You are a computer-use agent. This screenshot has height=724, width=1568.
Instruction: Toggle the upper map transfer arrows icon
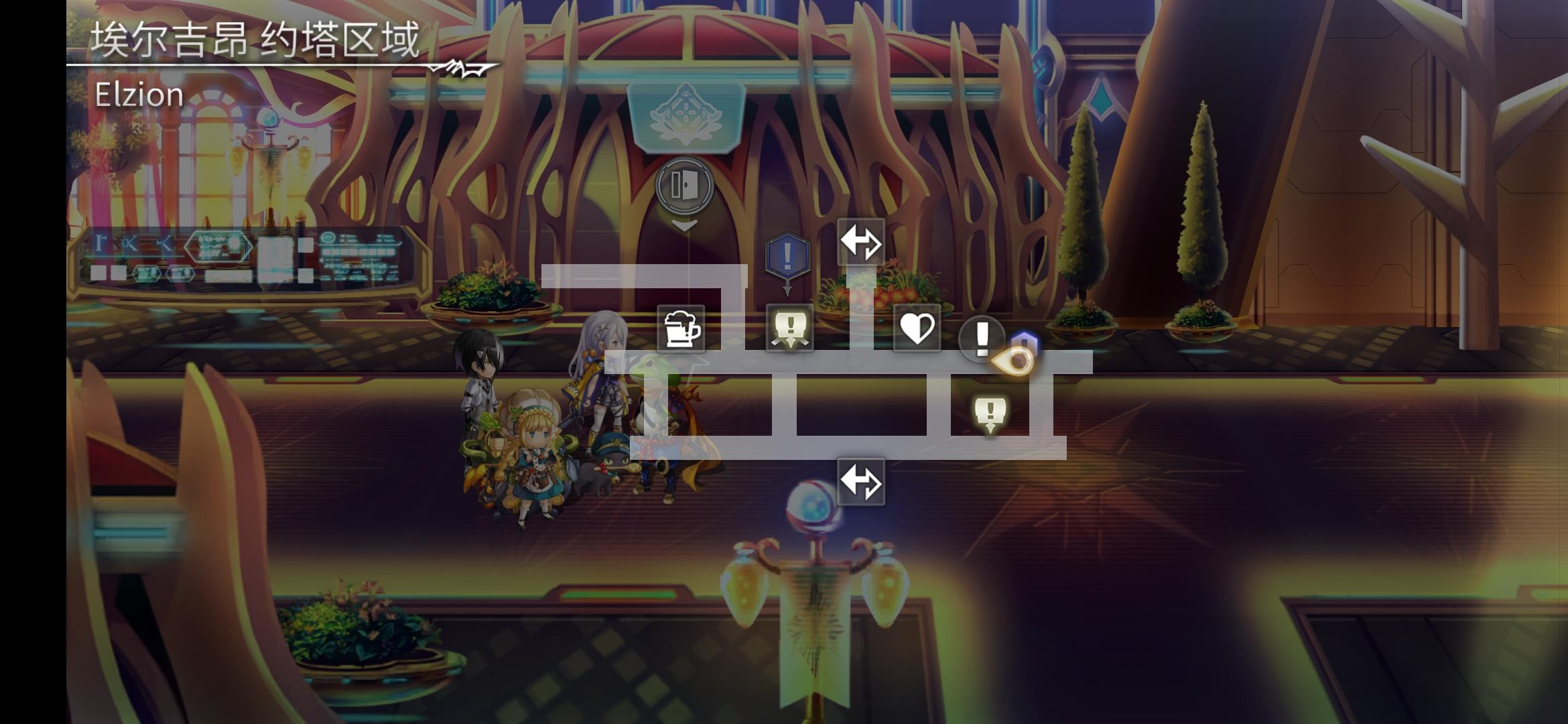pos(861,240)
